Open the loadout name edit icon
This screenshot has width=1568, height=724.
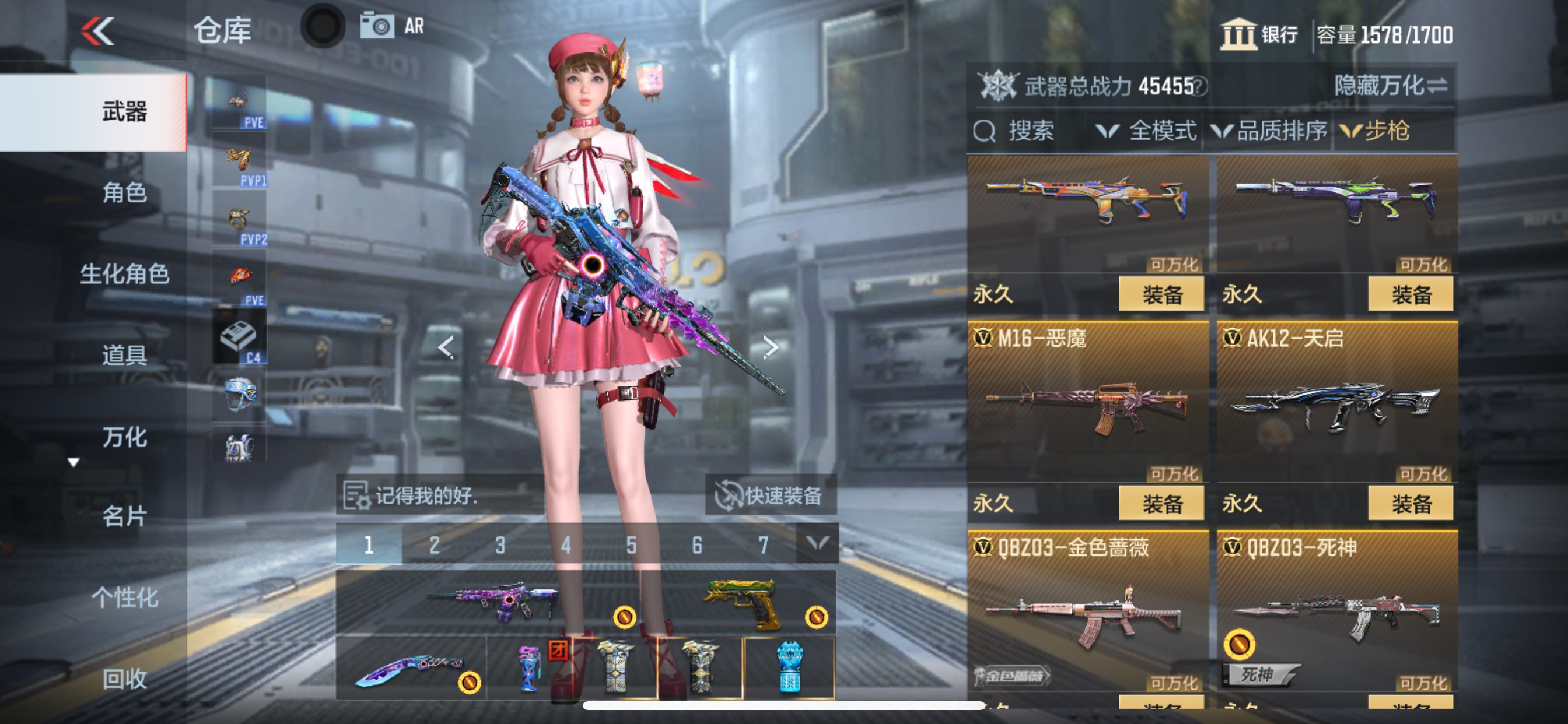point(358,496)
